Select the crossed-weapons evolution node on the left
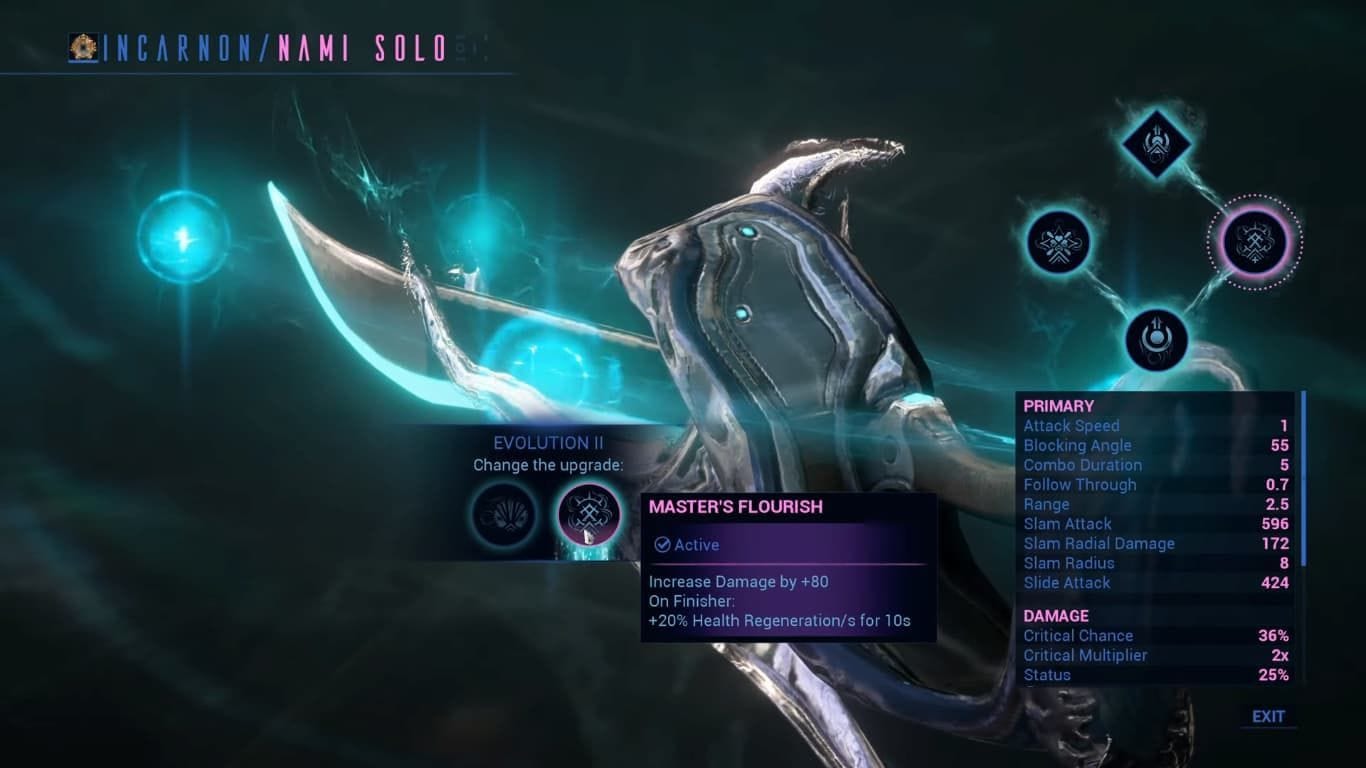1366x768 pixels. [x=1059, y=243]
